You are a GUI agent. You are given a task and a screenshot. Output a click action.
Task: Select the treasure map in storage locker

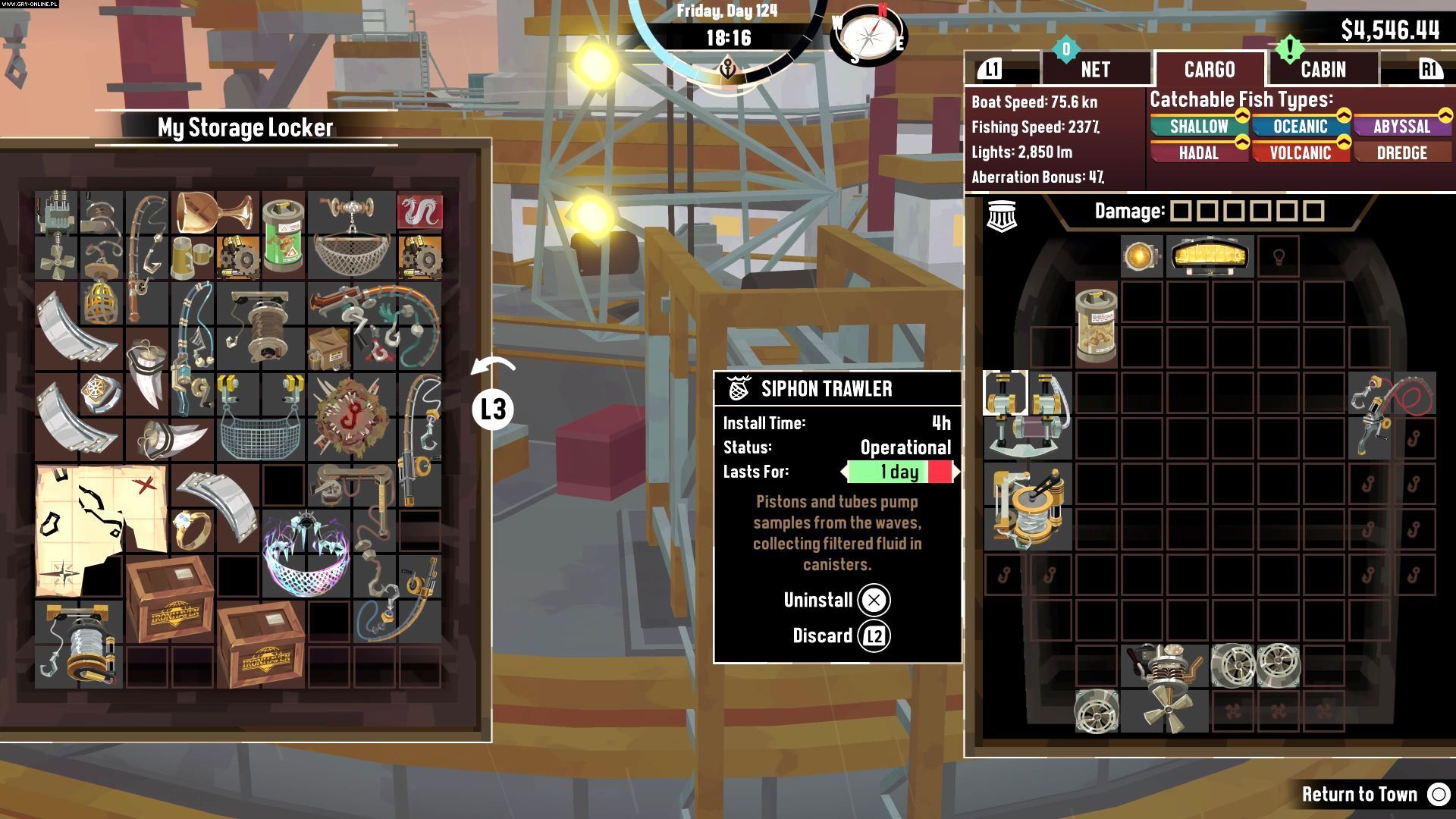(x=100, y=529)
